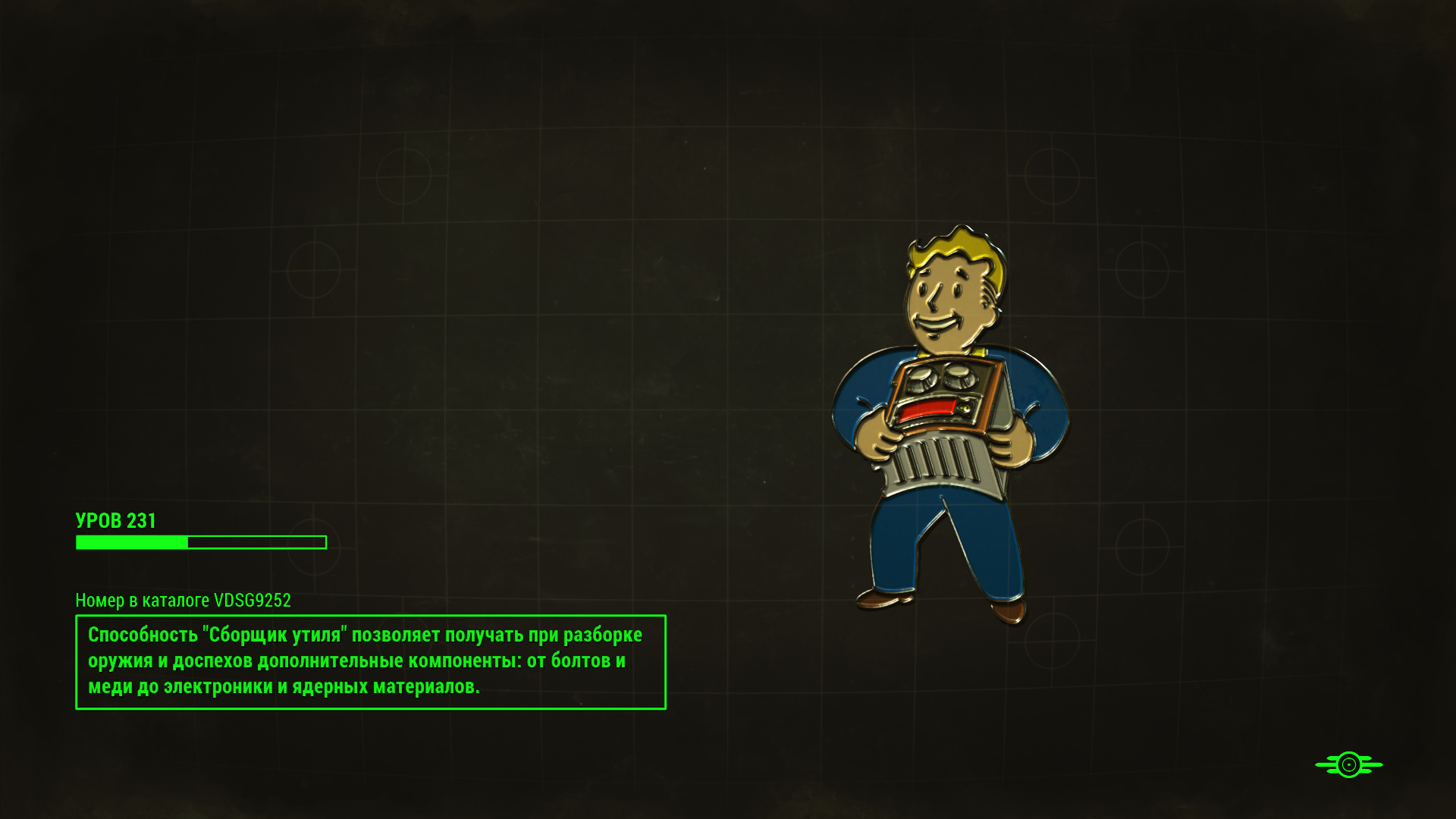Click the description text about разборке оружия
This screenshot has width=1456, height=819.
coord(356,660)
